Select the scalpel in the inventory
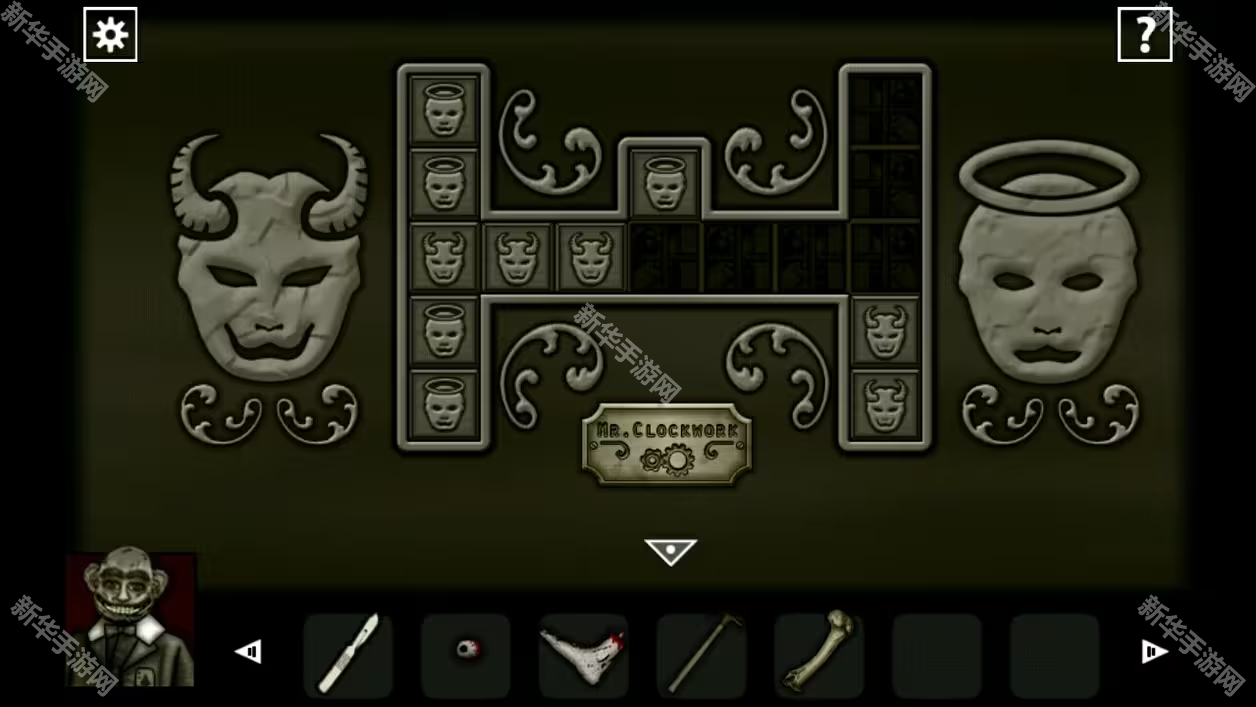Screen dimensions: 1256x707 pyautogui.click(x=348, y=654)
